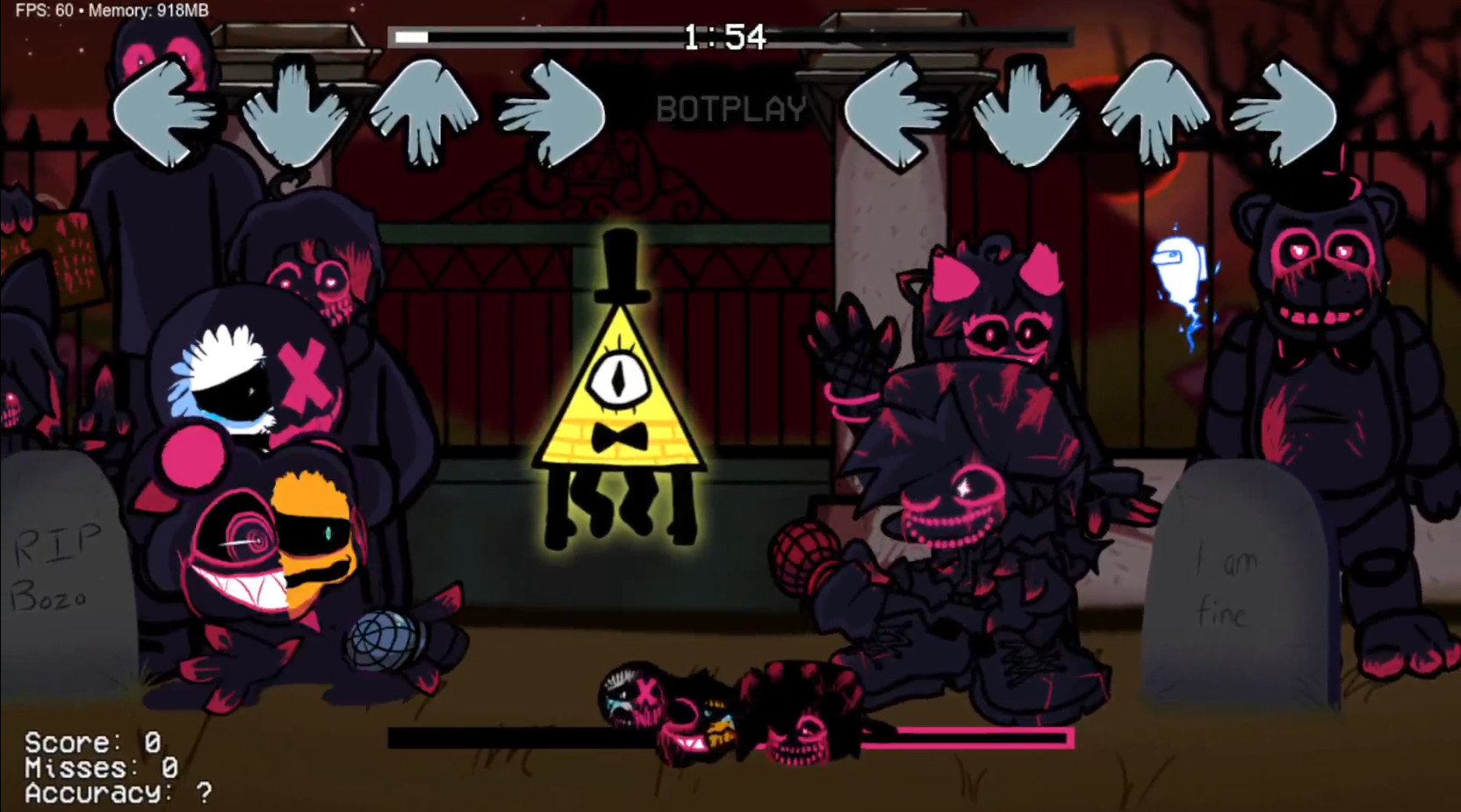
Task: Click the down arrow receptor in left group
Action: pos(294,110)
